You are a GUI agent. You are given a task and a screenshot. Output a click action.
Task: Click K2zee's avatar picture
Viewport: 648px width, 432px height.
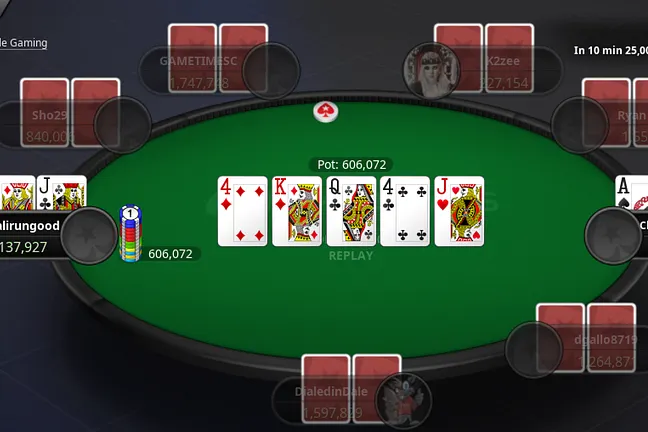pyautogui.click(x=431, y=70)
